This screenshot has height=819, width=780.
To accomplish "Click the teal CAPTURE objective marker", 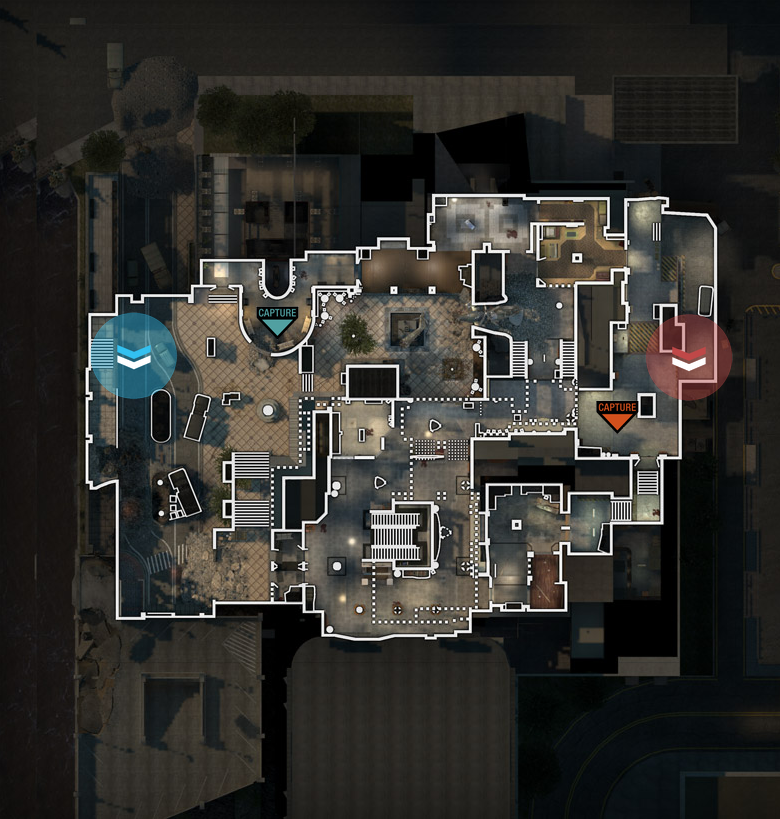I will (277, 320).
